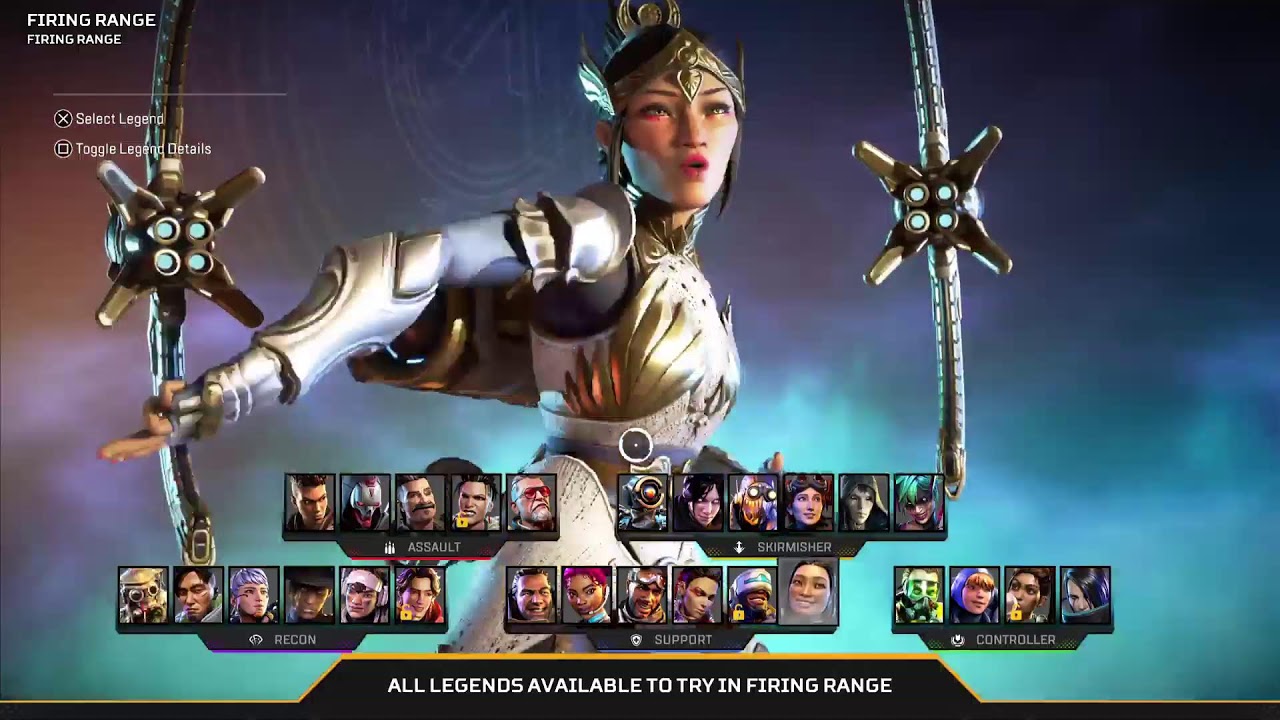The image size is (1280, 720).
Task: Pick Octane's masked portrait
Action: pos(753,502)
